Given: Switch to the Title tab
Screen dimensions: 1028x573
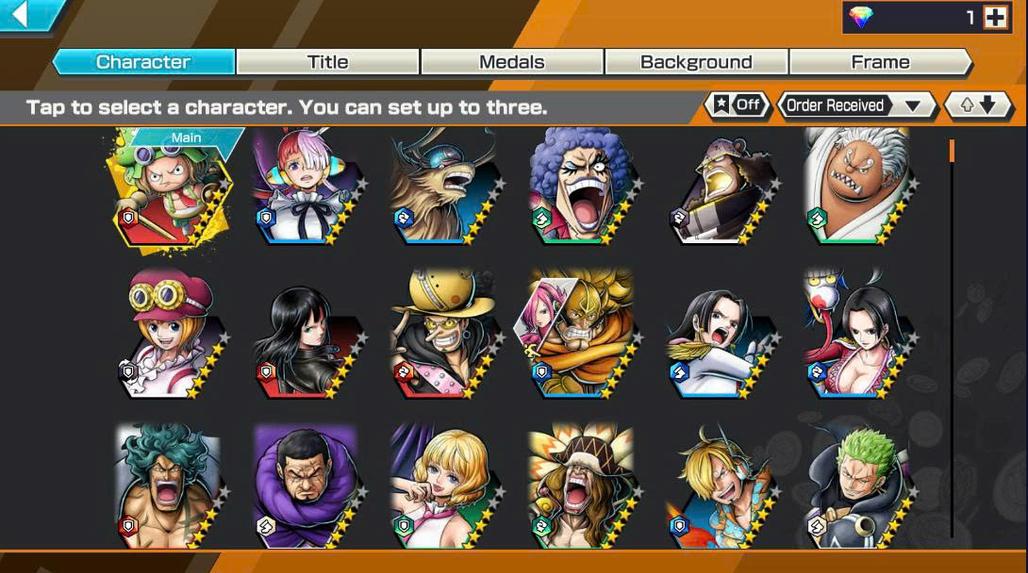Looking at the screenshot, I should coord(327,62).
